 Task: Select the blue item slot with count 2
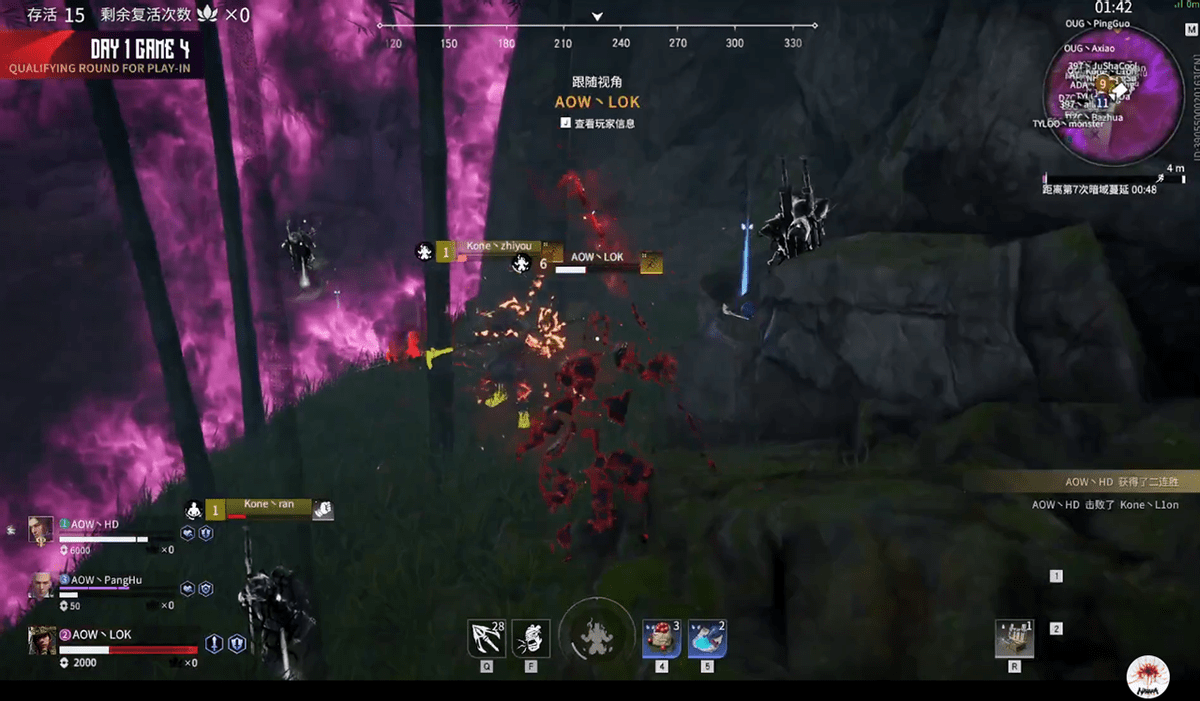[x=707, y=638]
